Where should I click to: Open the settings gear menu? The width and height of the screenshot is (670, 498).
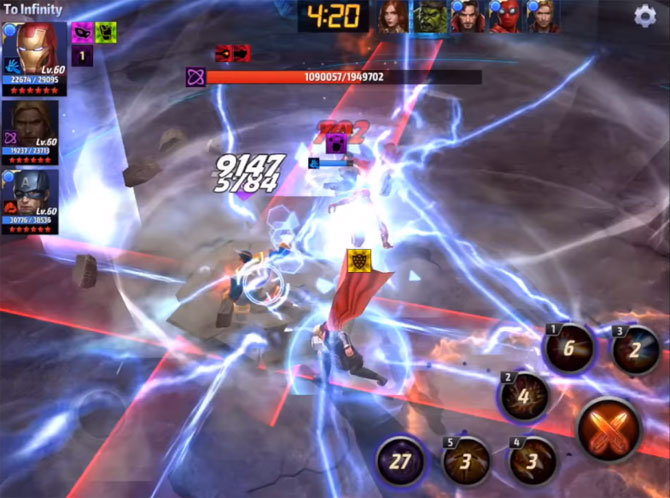pos(645,15)
